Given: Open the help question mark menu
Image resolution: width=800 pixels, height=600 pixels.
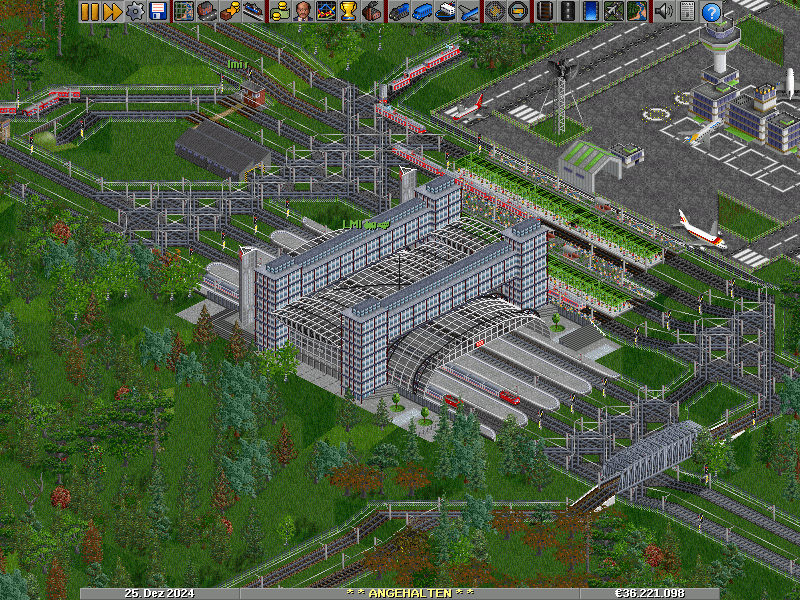Looking at the screenshot, I should click(711, 11).
